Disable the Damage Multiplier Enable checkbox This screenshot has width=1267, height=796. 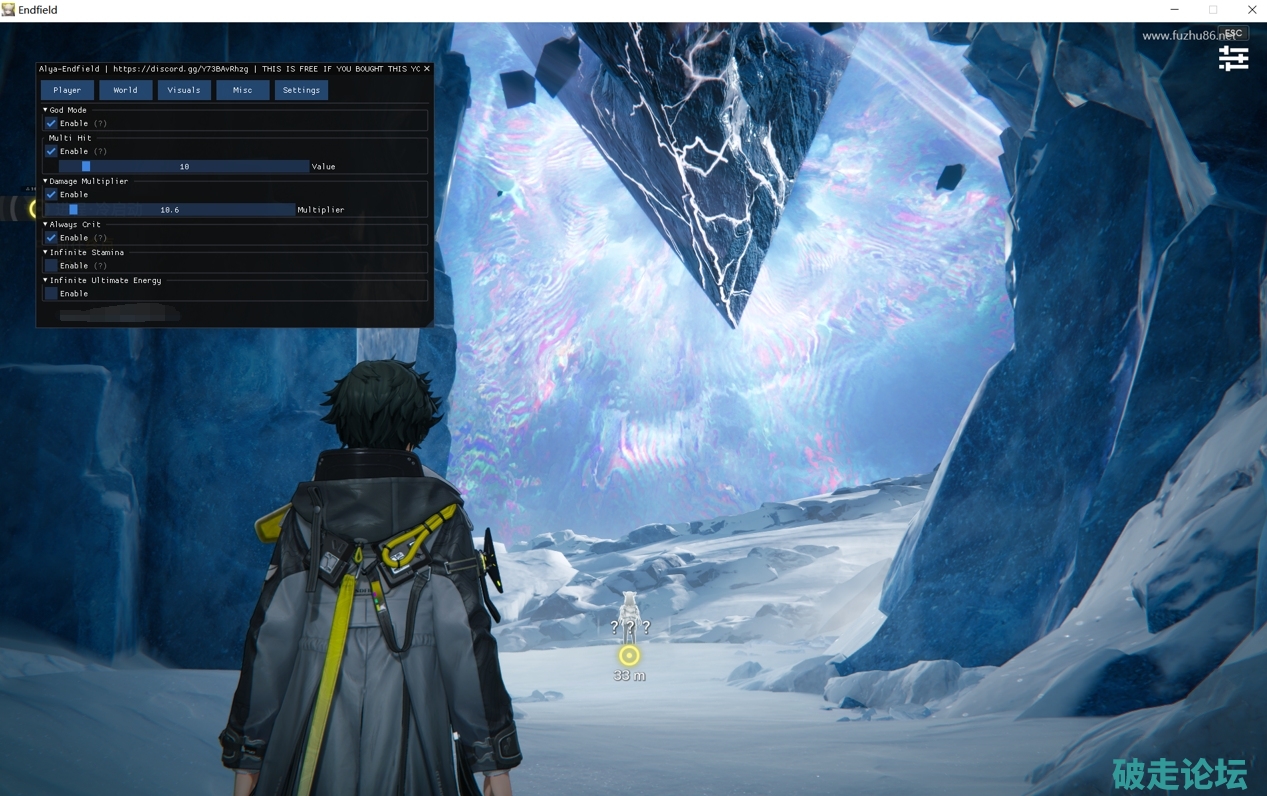52,194
